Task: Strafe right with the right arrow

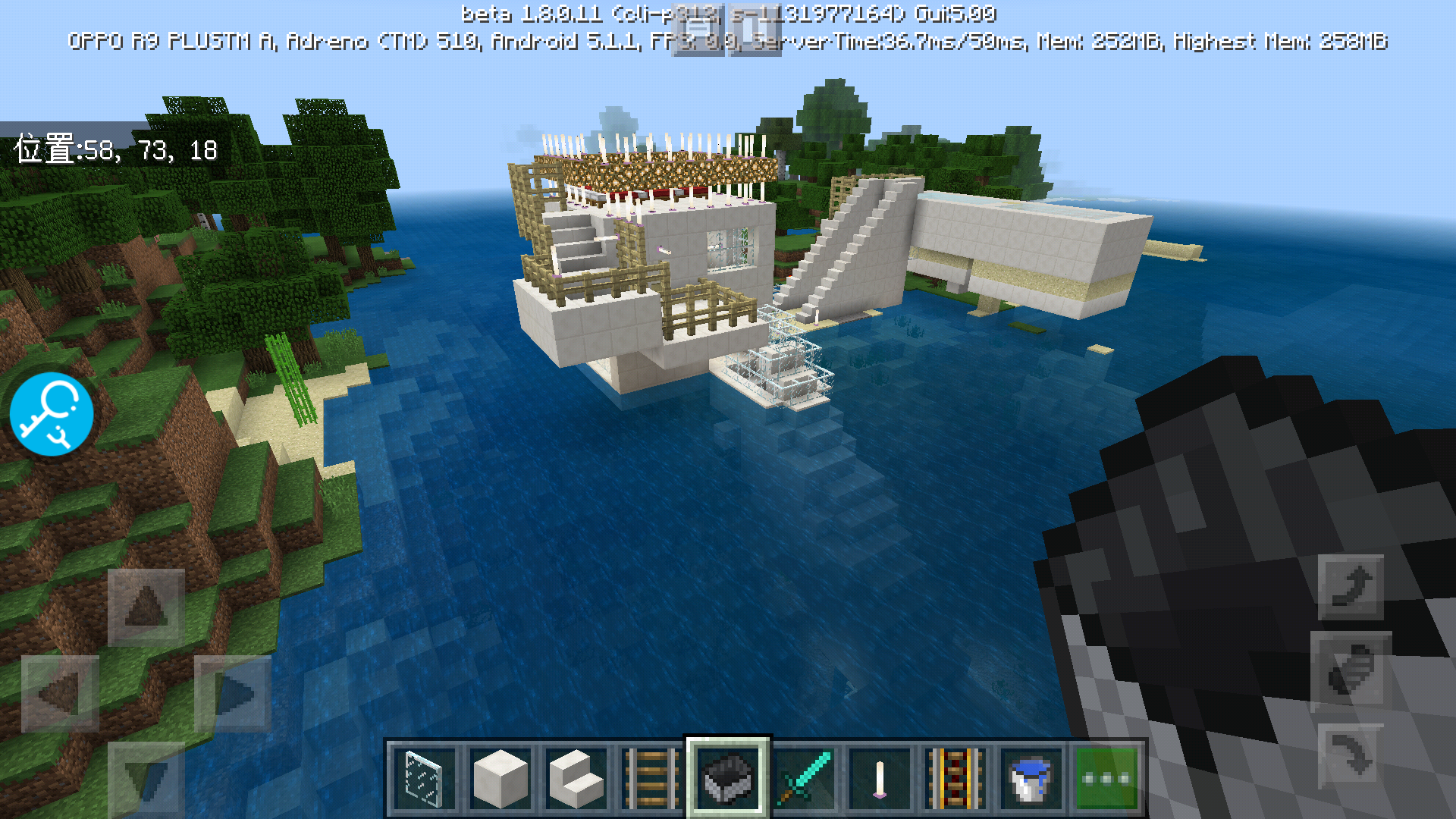Action: [x=233, y=693]
